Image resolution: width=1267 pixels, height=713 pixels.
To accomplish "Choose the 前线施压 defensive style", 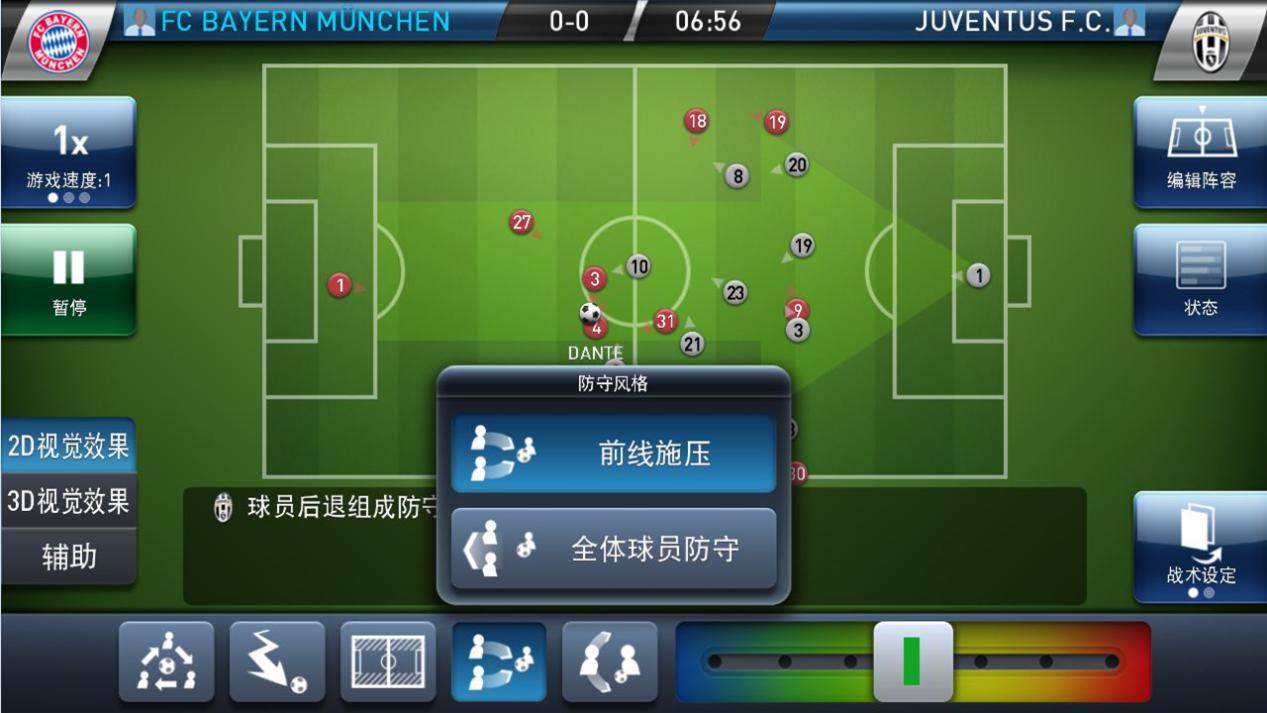I will click(613, 454).
